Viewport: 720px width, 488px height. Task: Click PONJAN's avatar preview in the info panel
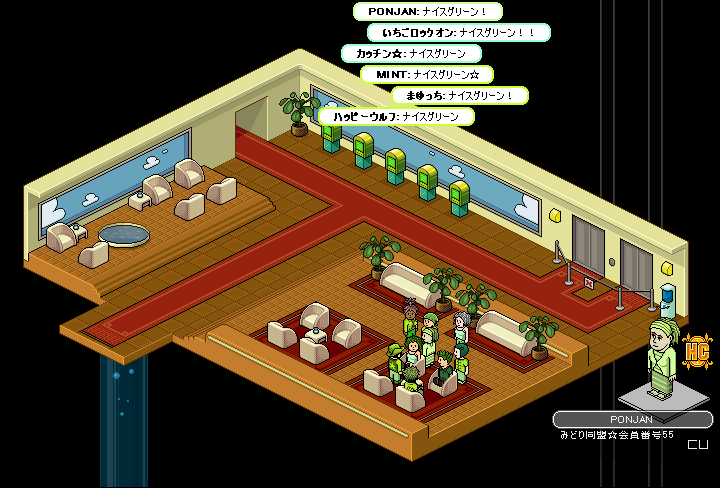point(661,357)
